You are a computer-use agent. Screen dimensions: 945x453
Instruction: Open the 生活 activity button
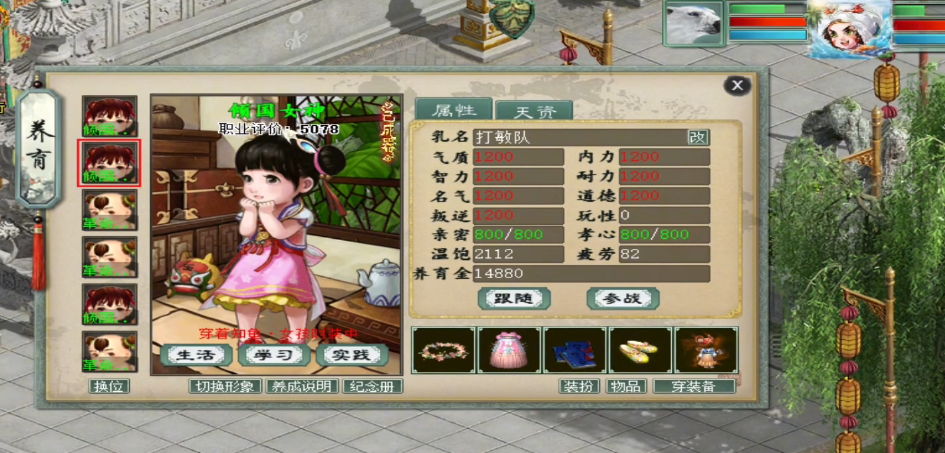(x=196, y=355)
